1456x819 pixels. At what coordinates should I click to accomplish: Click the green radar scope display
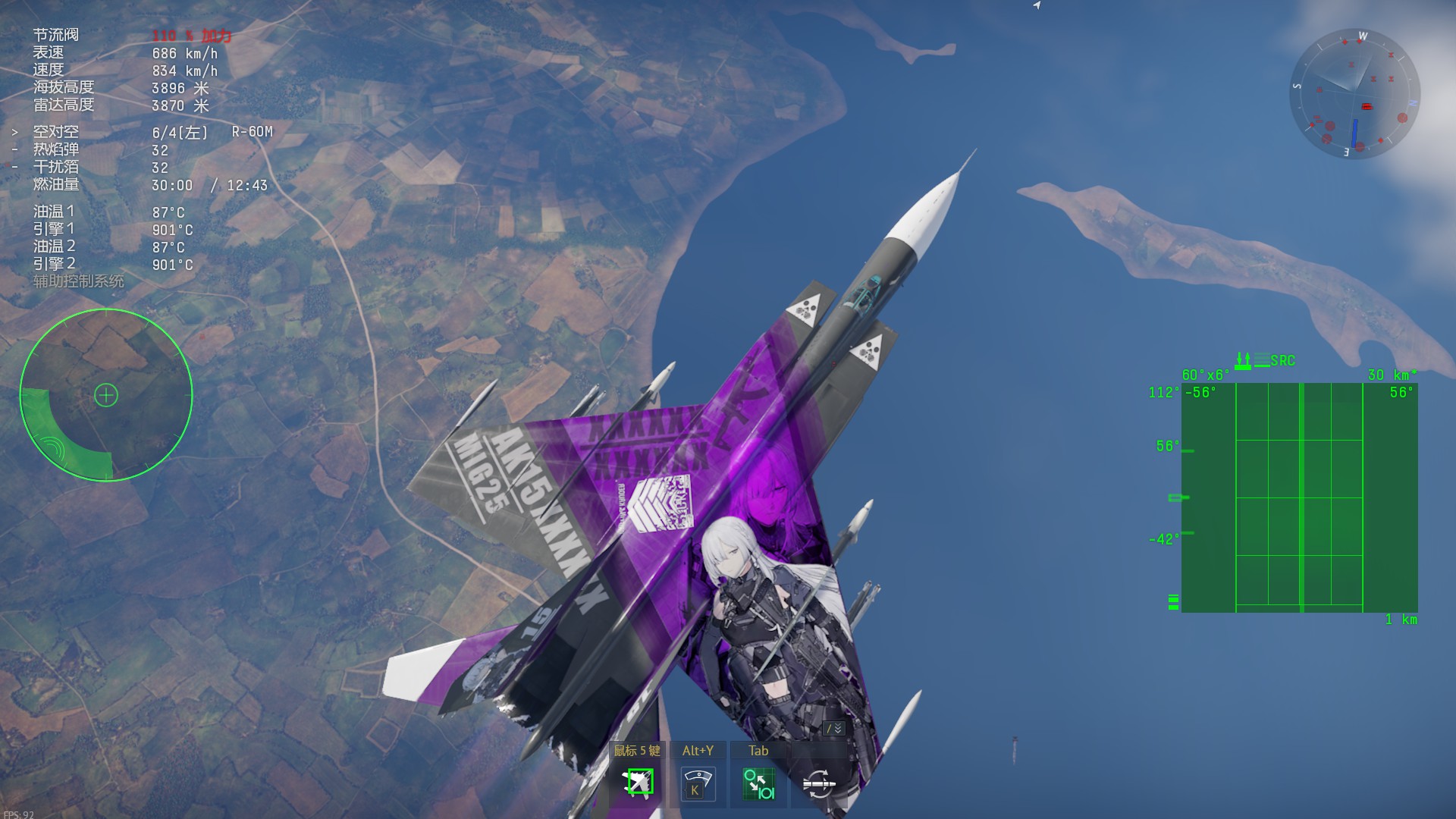pos(1299,497)
